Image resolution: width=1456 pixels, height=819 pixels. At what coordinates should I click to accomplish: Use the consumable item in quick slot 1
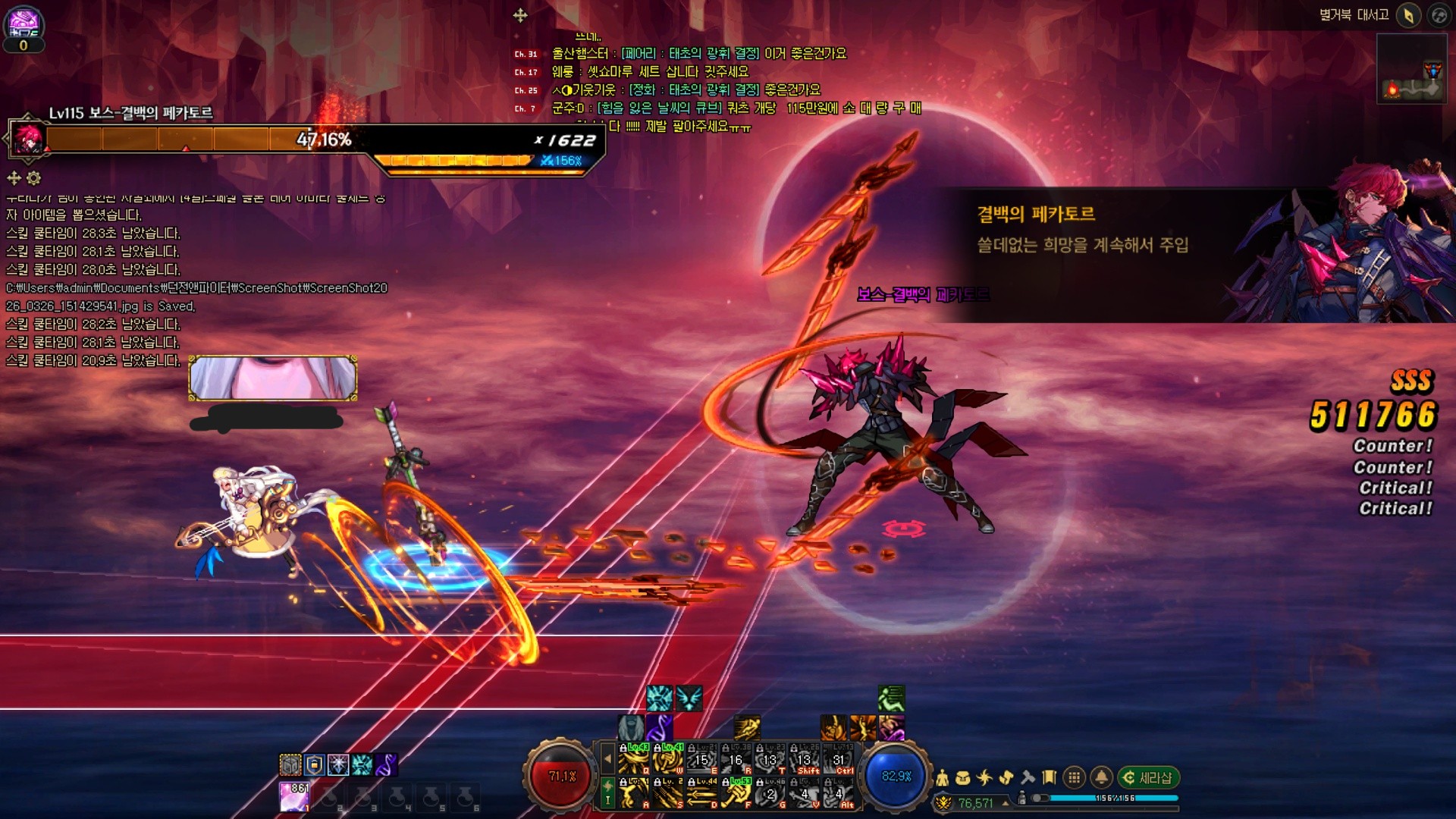[x=294, y=797]
